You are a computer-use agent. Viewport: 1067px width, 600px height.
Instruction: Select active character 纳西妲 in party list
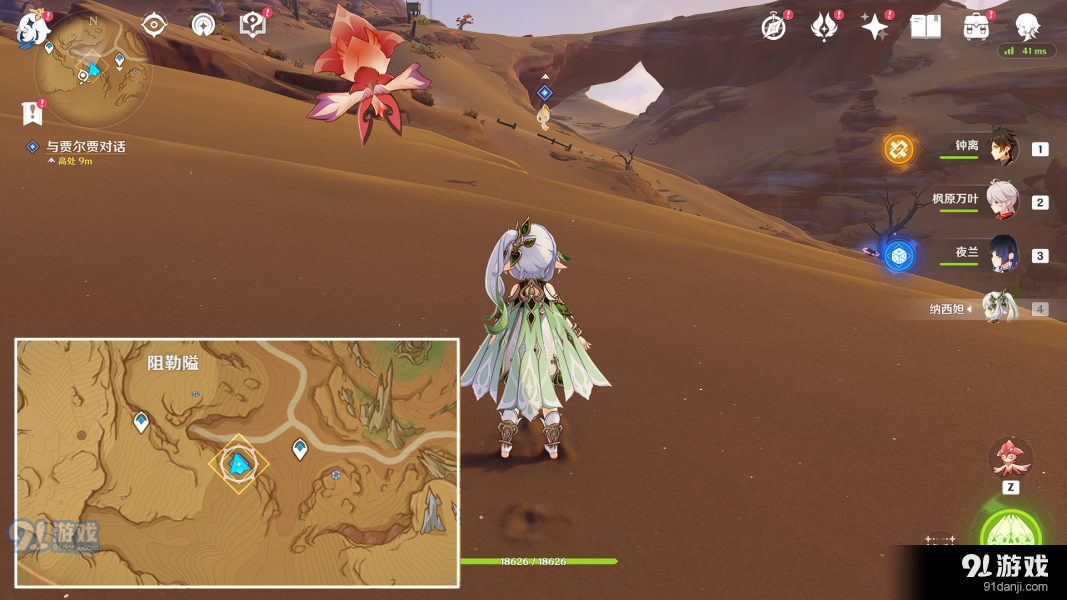(x=998, y=308)
